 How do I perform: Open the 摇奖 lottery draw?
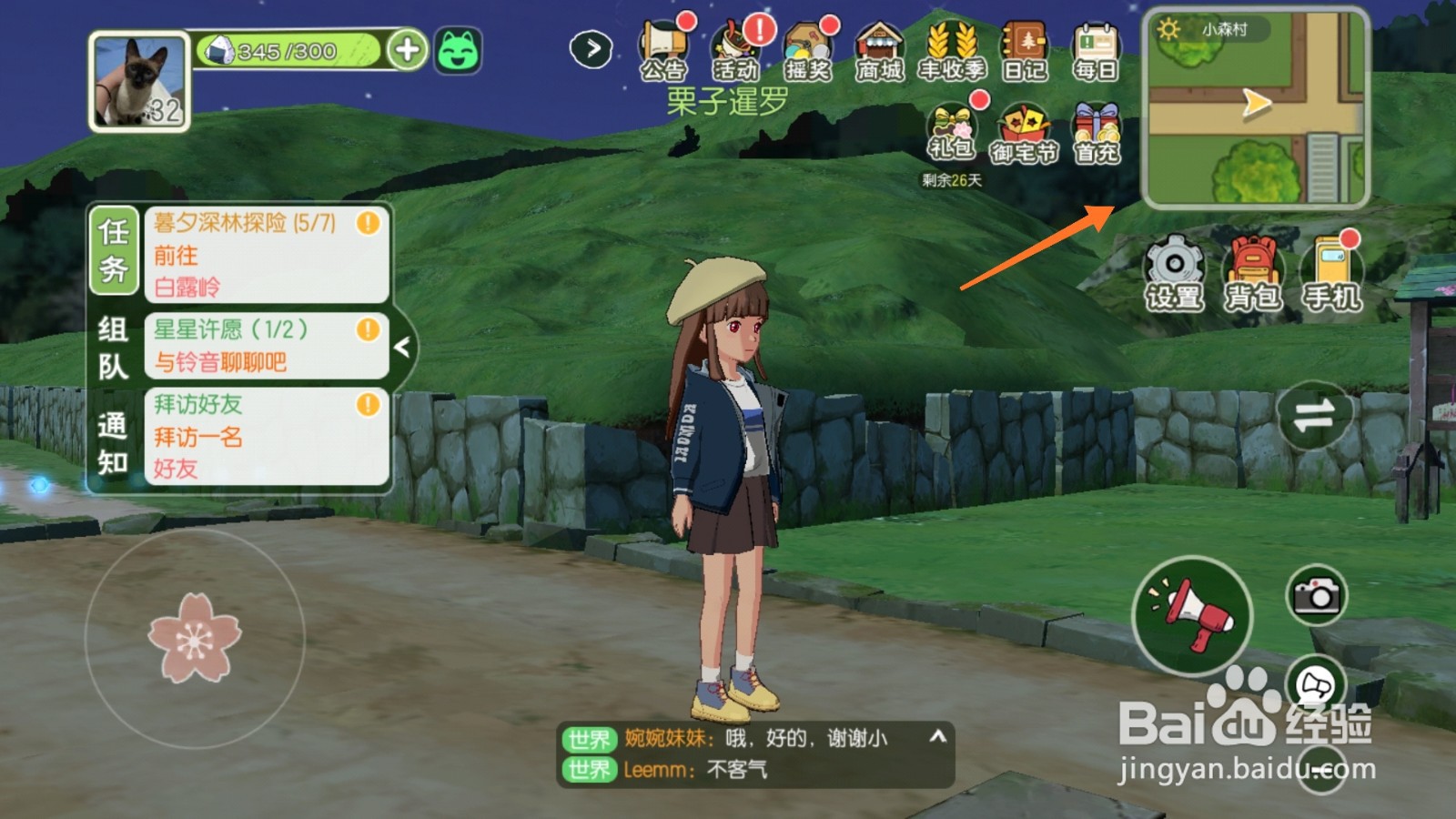(x=808, y=45)
